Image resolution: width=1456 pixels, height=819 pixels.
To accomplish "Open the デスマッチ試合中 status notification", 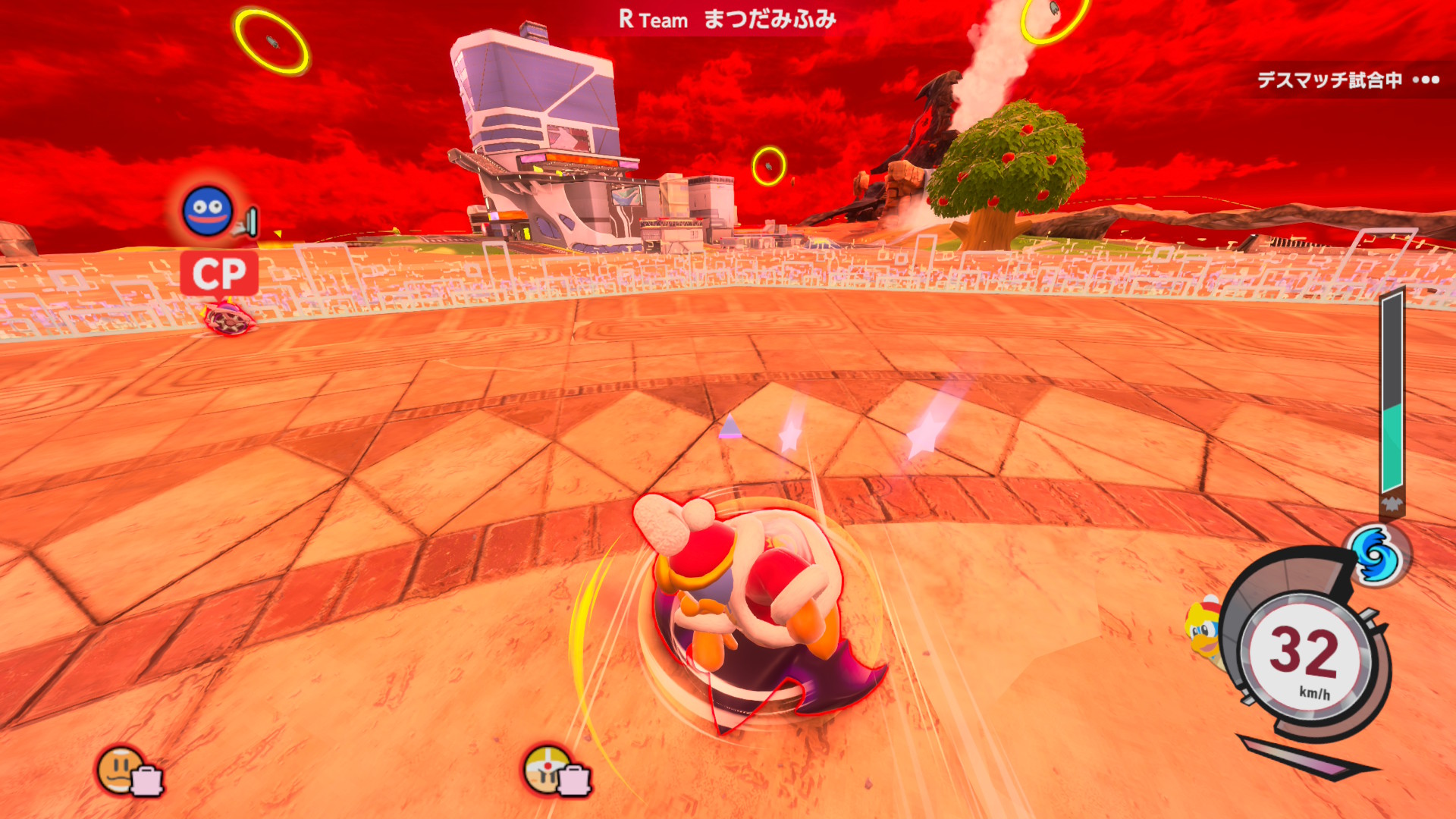I will click(1346, 80).
